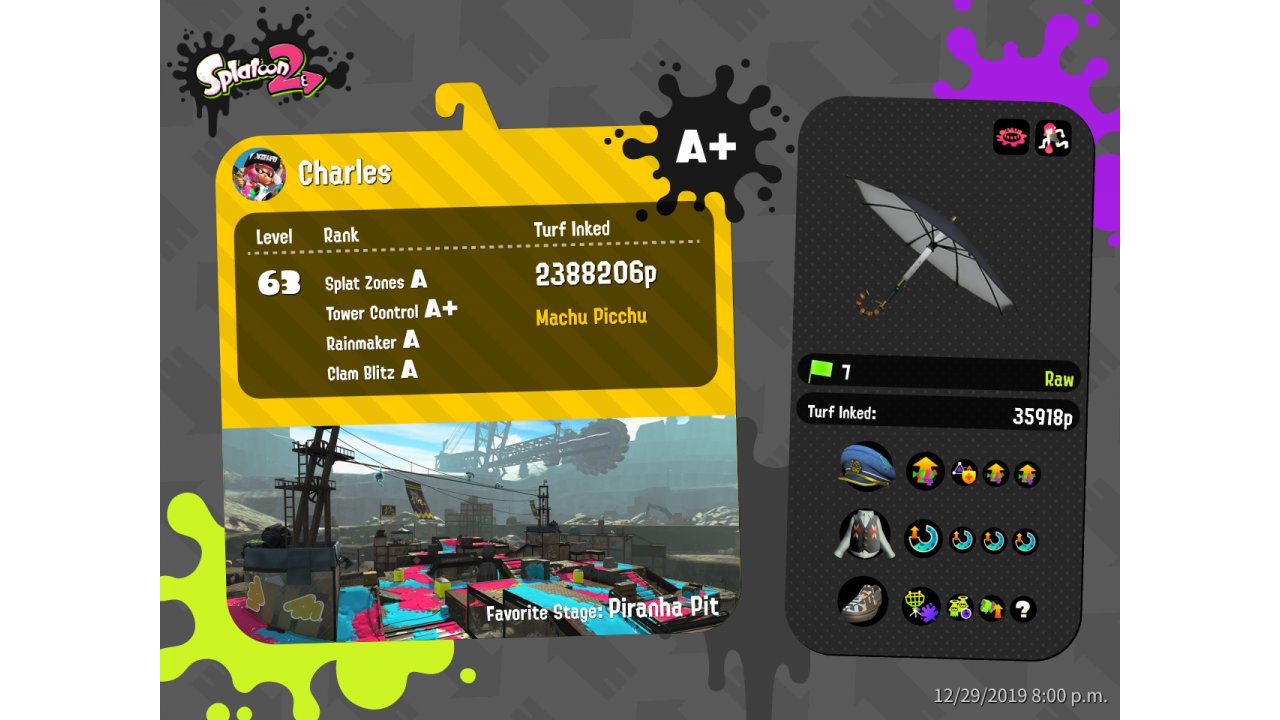Click the shoes' large main ability icon
Viewport: 1280px width, 720px height.
pos(921,605)
